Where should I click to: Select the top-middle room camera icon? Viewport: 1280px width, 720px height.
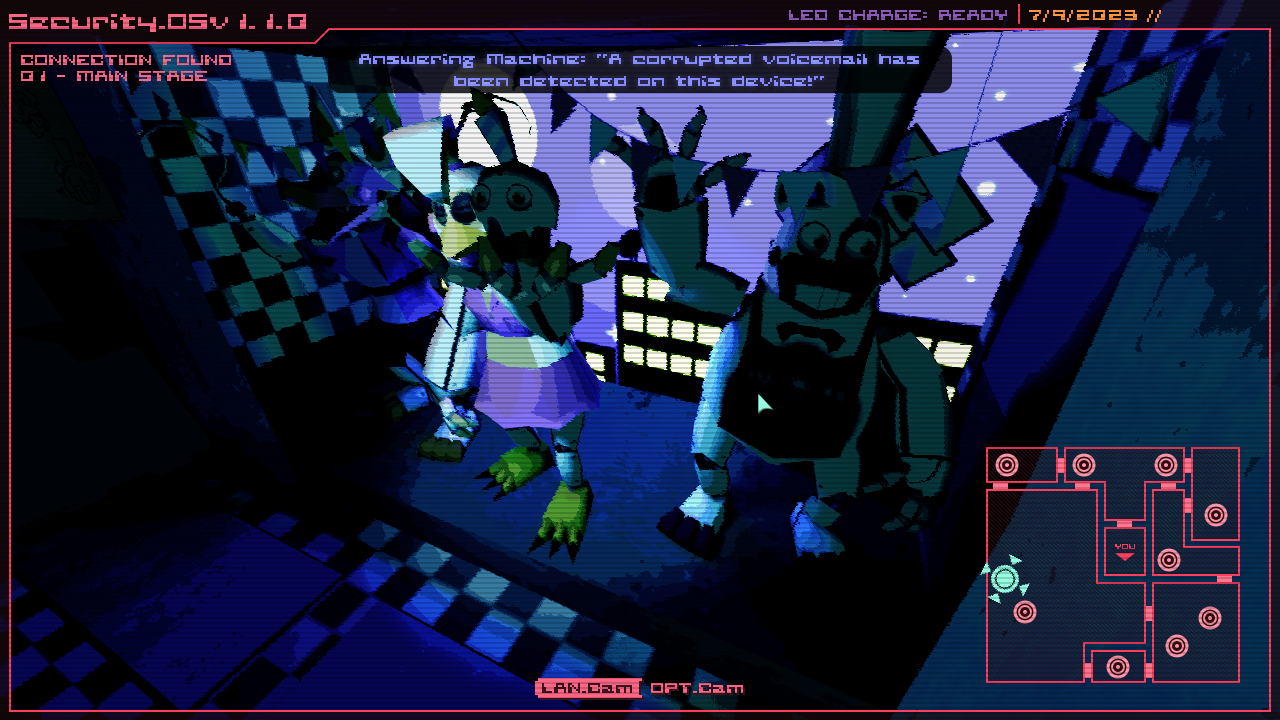(1083, 464)
